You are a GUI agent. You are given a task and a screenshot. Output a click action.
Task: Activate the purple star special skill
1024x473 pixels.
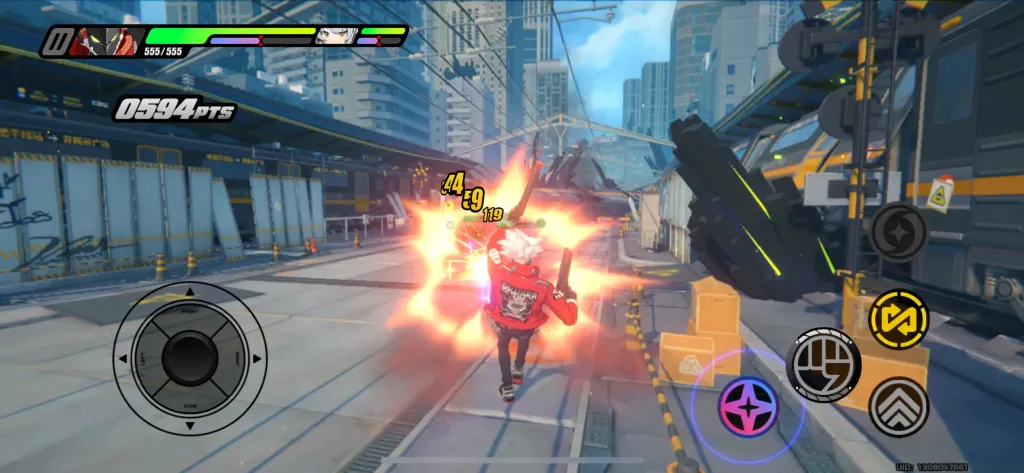click(748, 407)
